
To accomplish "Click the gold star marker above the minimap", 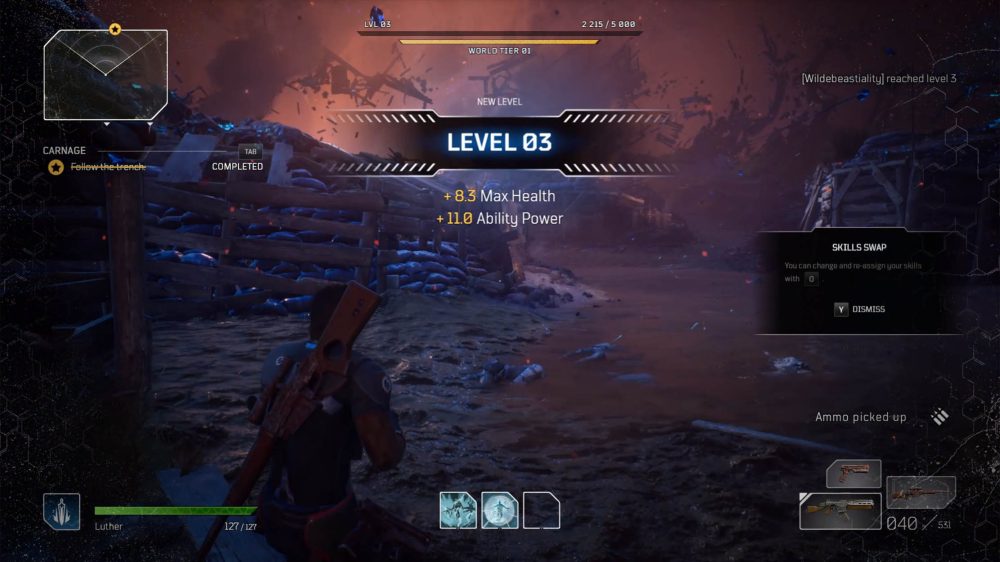I will point(114,30).
